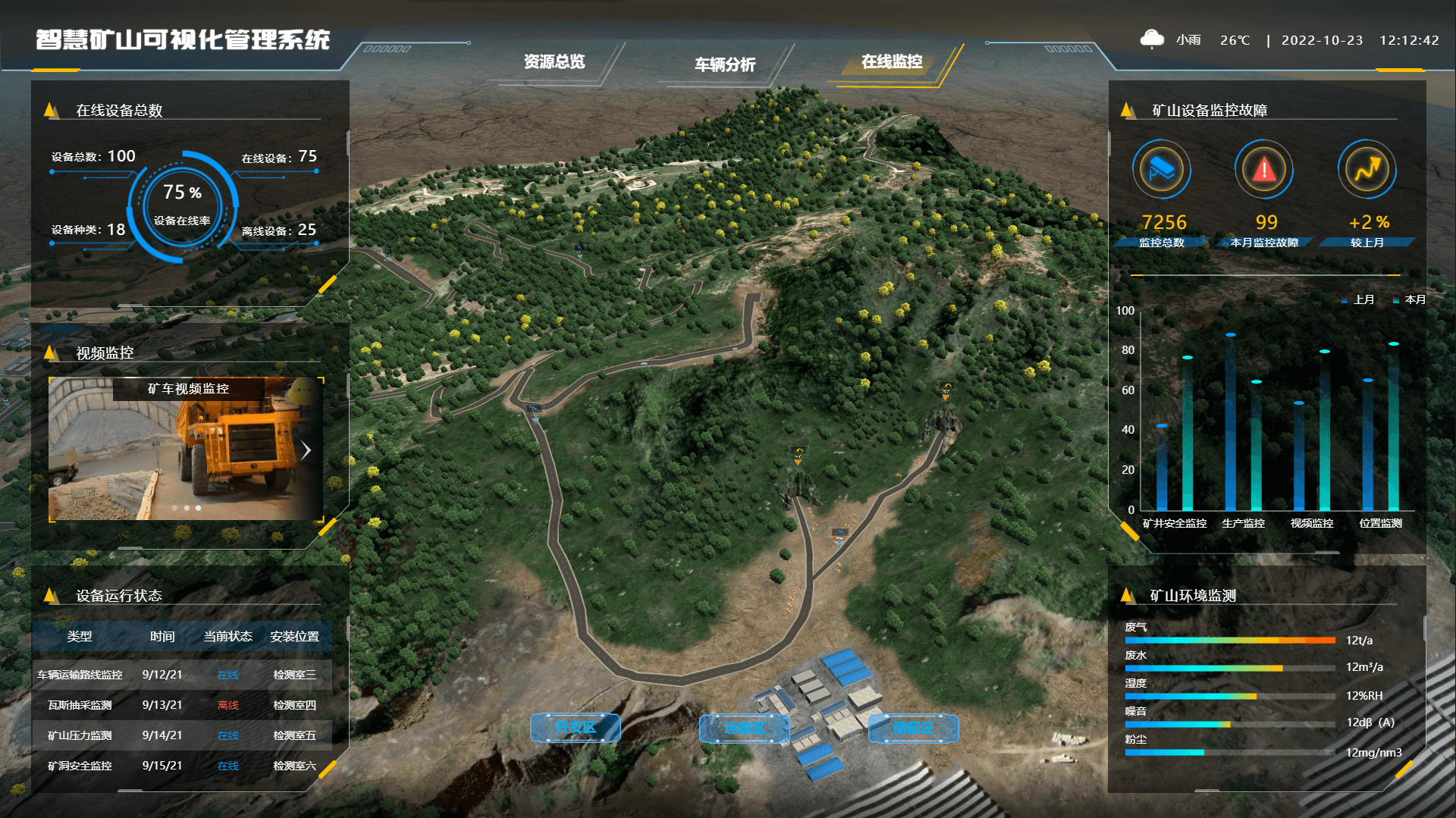Toggle the 本月 chart legend entry
The width and height of the screenshot is (1456, 818).
[x=1410, y=300]
